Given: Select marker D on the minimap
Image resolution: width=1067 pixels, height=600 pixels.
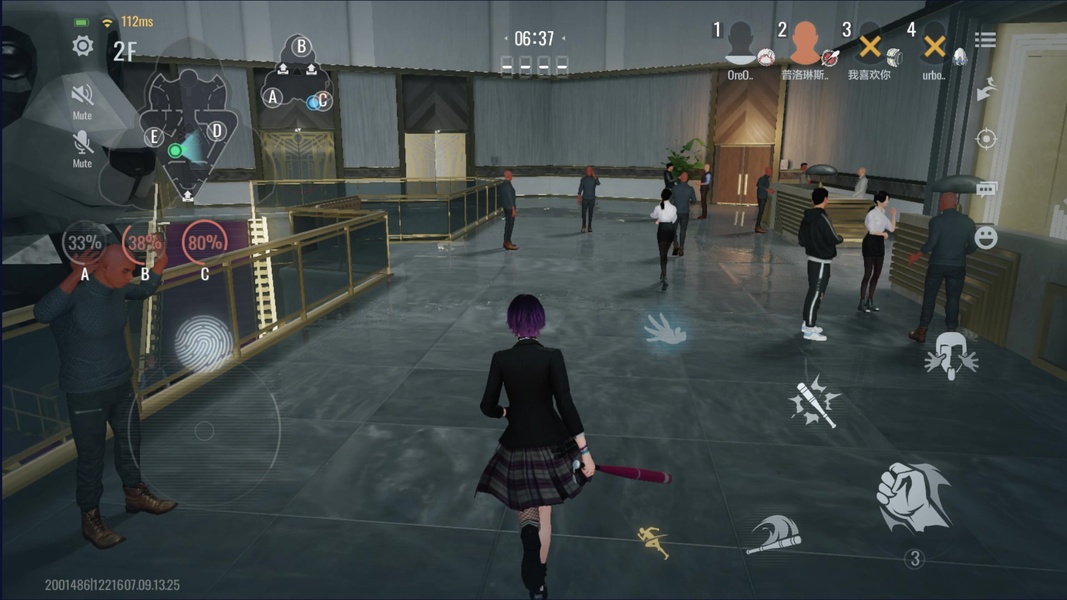Looking at the screenshot, I should point(216,131).
